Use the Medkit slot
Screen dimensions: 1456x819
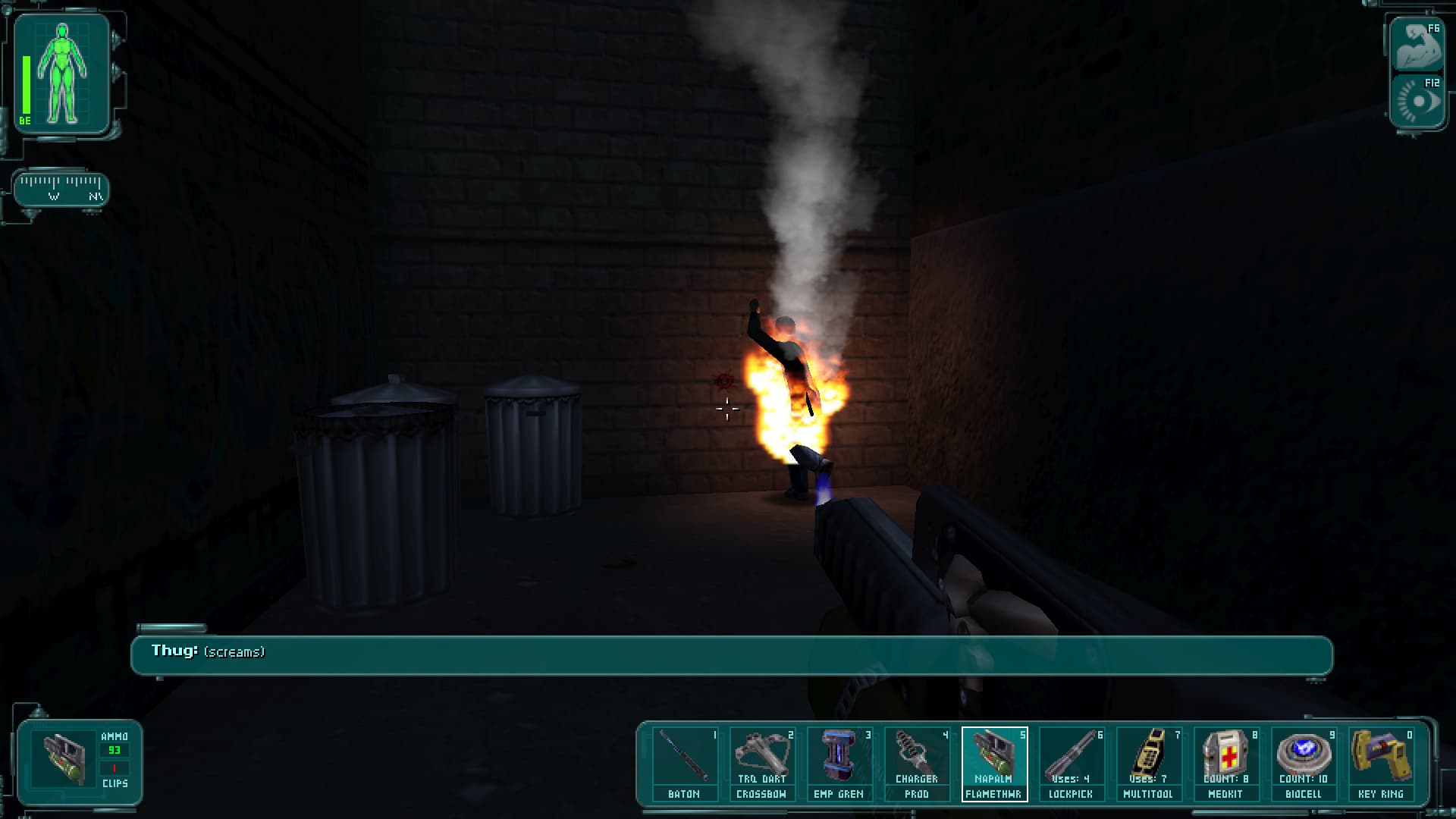(1225, 763)
